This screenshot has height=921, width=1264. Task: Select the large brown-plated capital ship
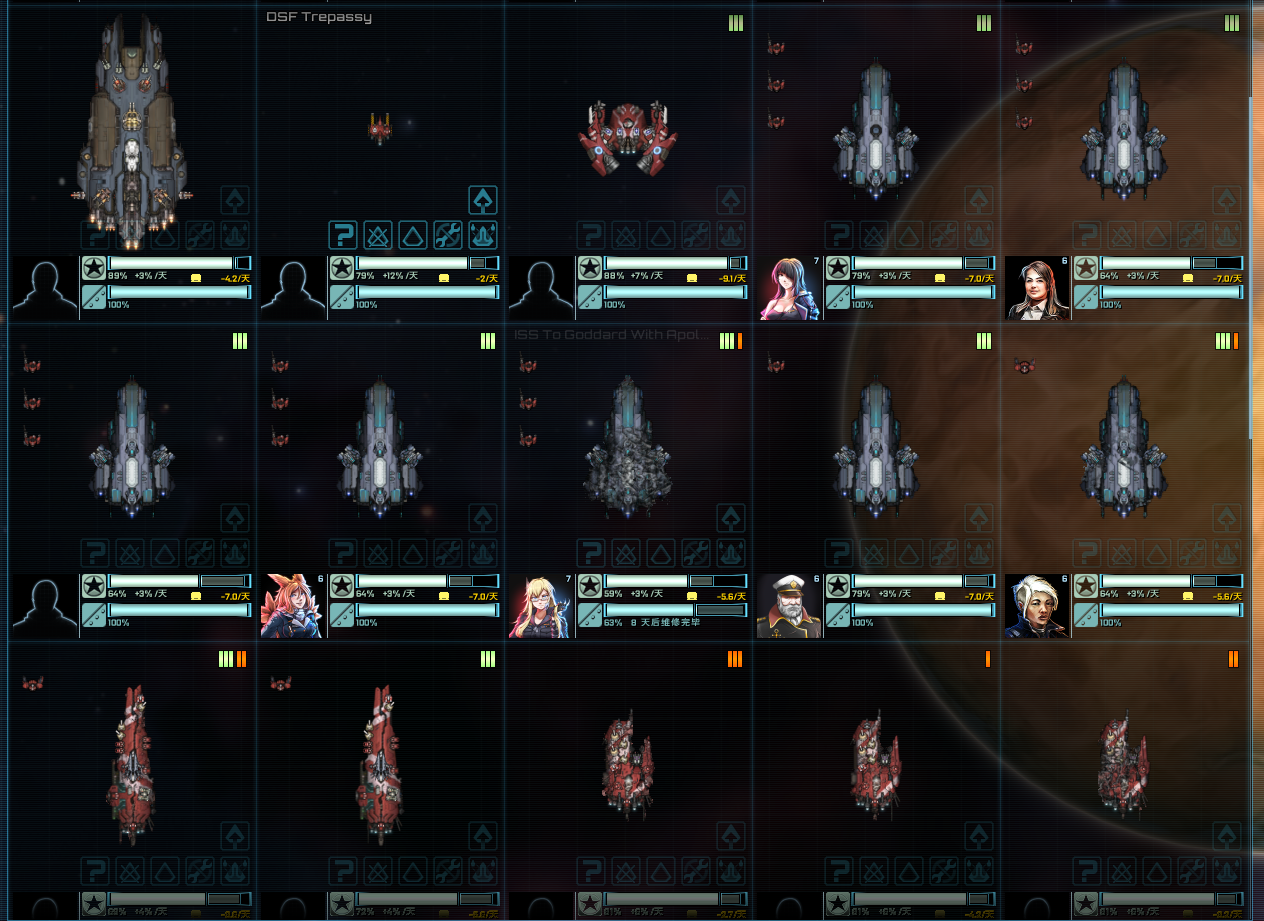(x=130, y=130)
